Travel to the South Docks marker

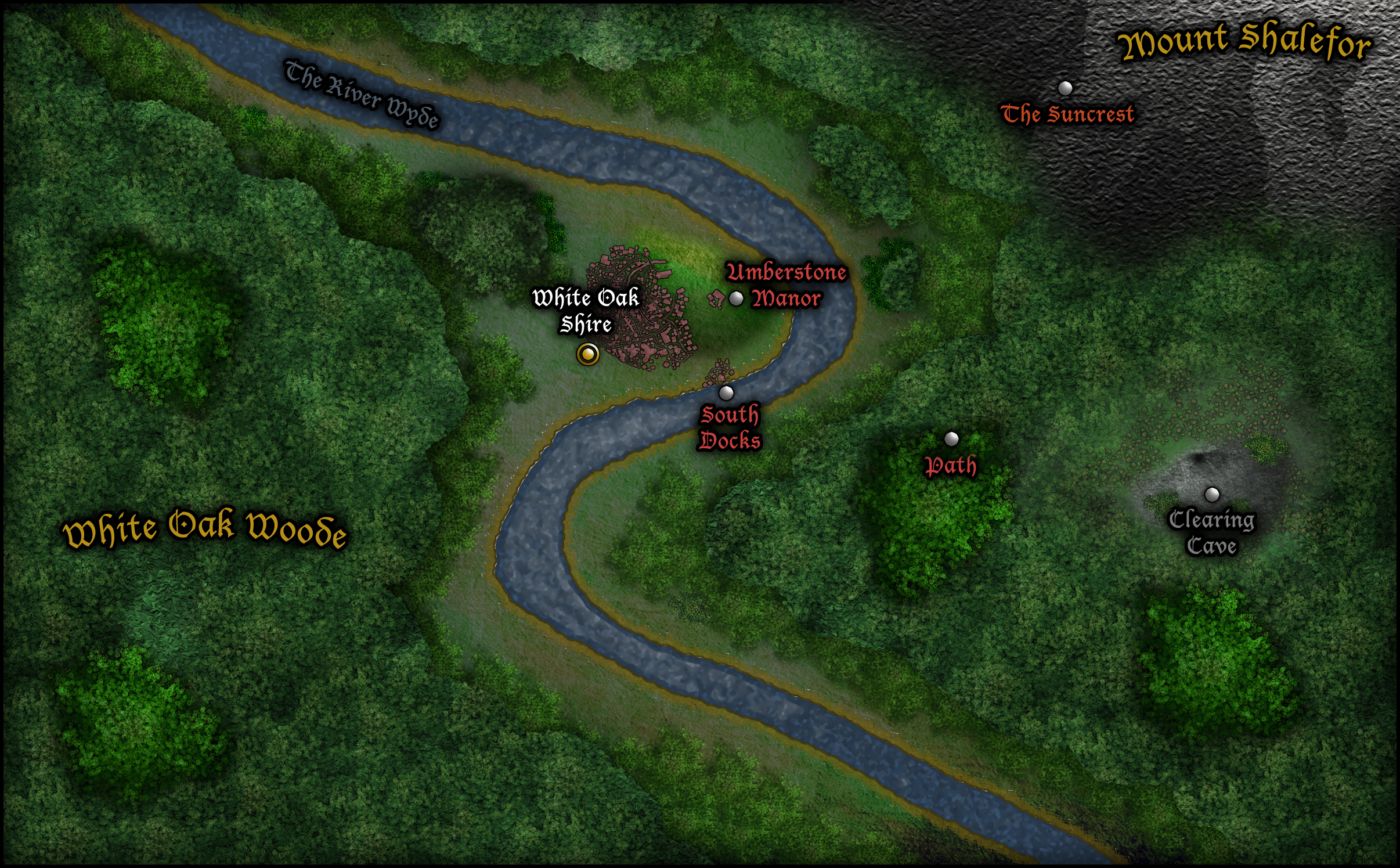click(x=726, y=393)
